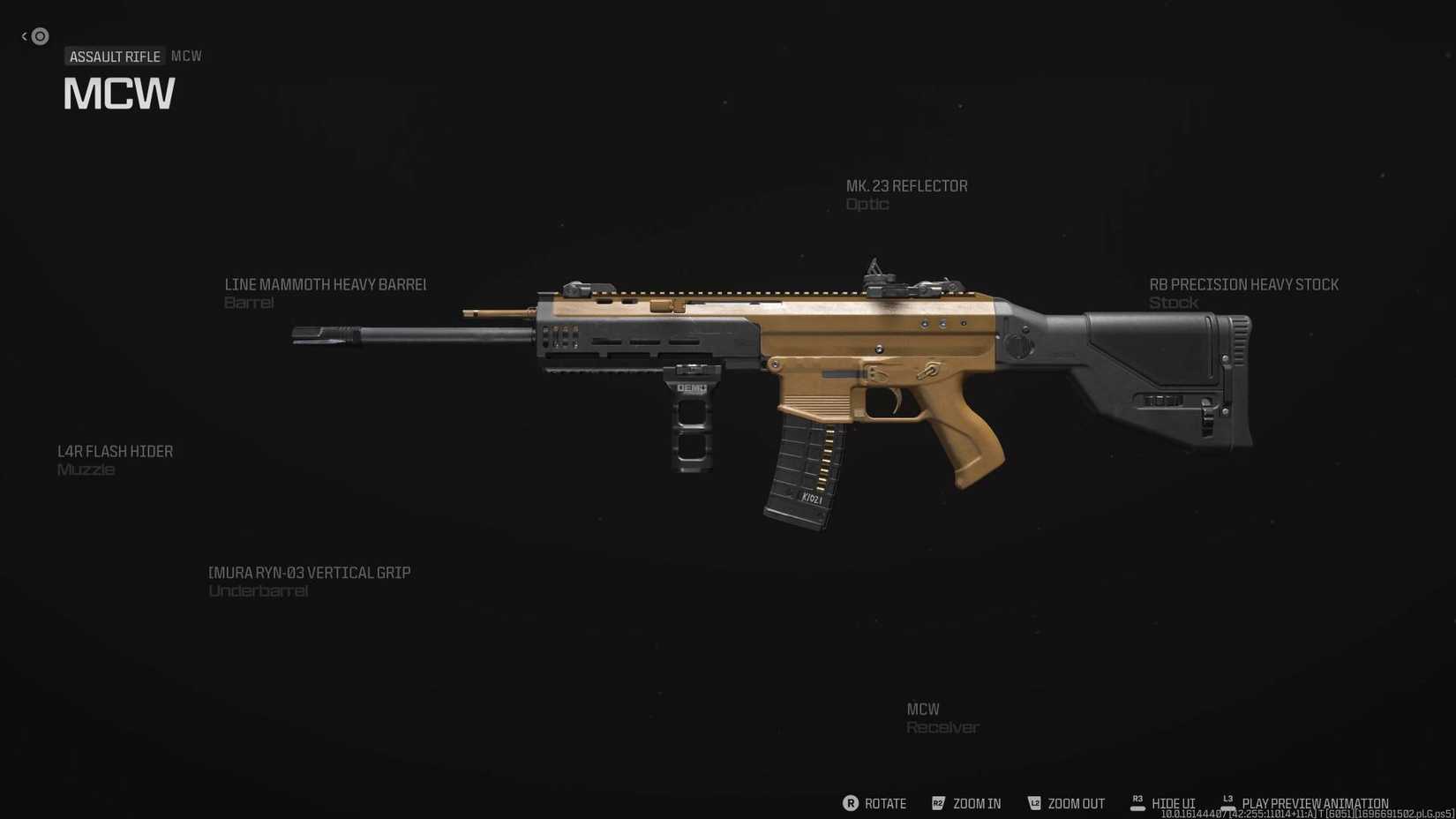Select the MCW breadcrumb next to Assault Rifle
Viewport: 1456px width, 819px height.
187,55
